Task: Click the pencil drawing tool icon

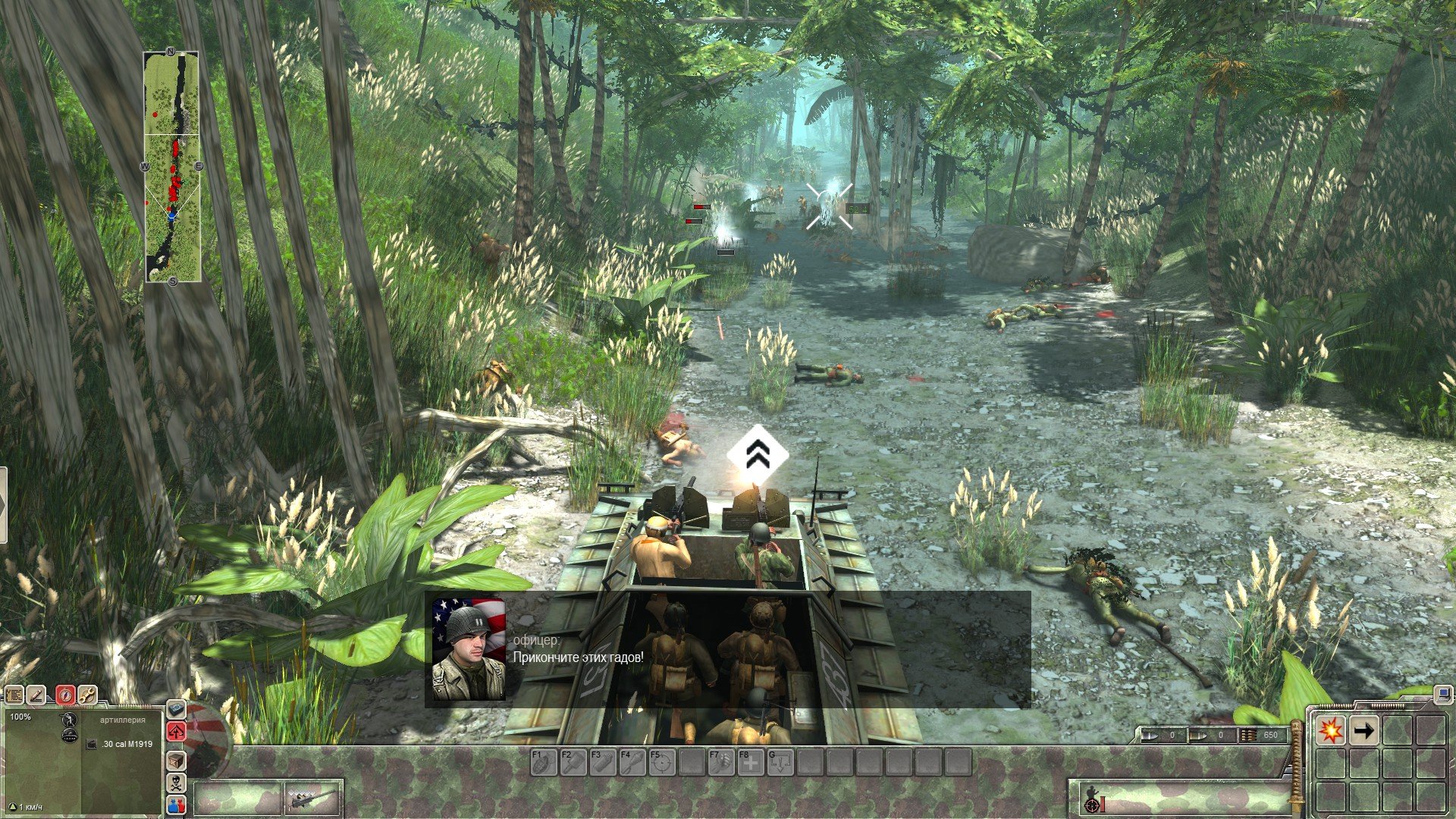Action: coord(36,695)
